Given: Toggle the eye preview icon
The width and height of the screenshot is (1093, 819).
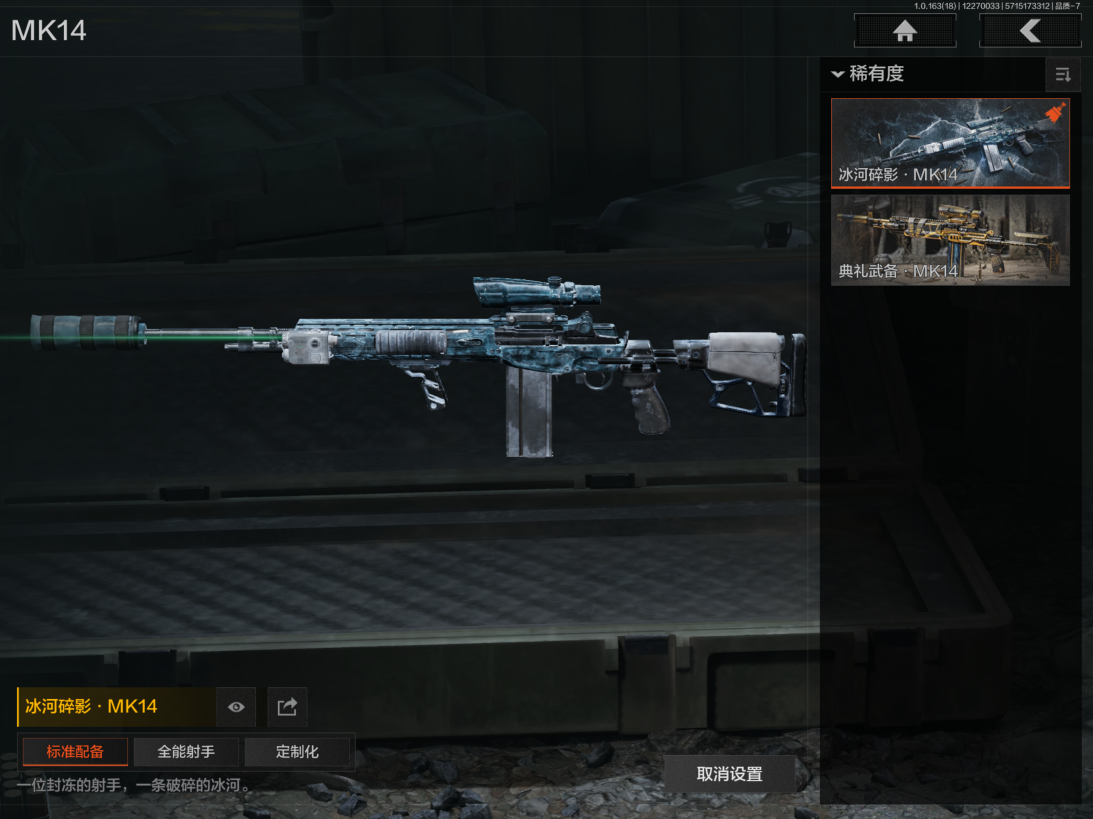Looking at the screenshot, I should (x=236, y=707).
